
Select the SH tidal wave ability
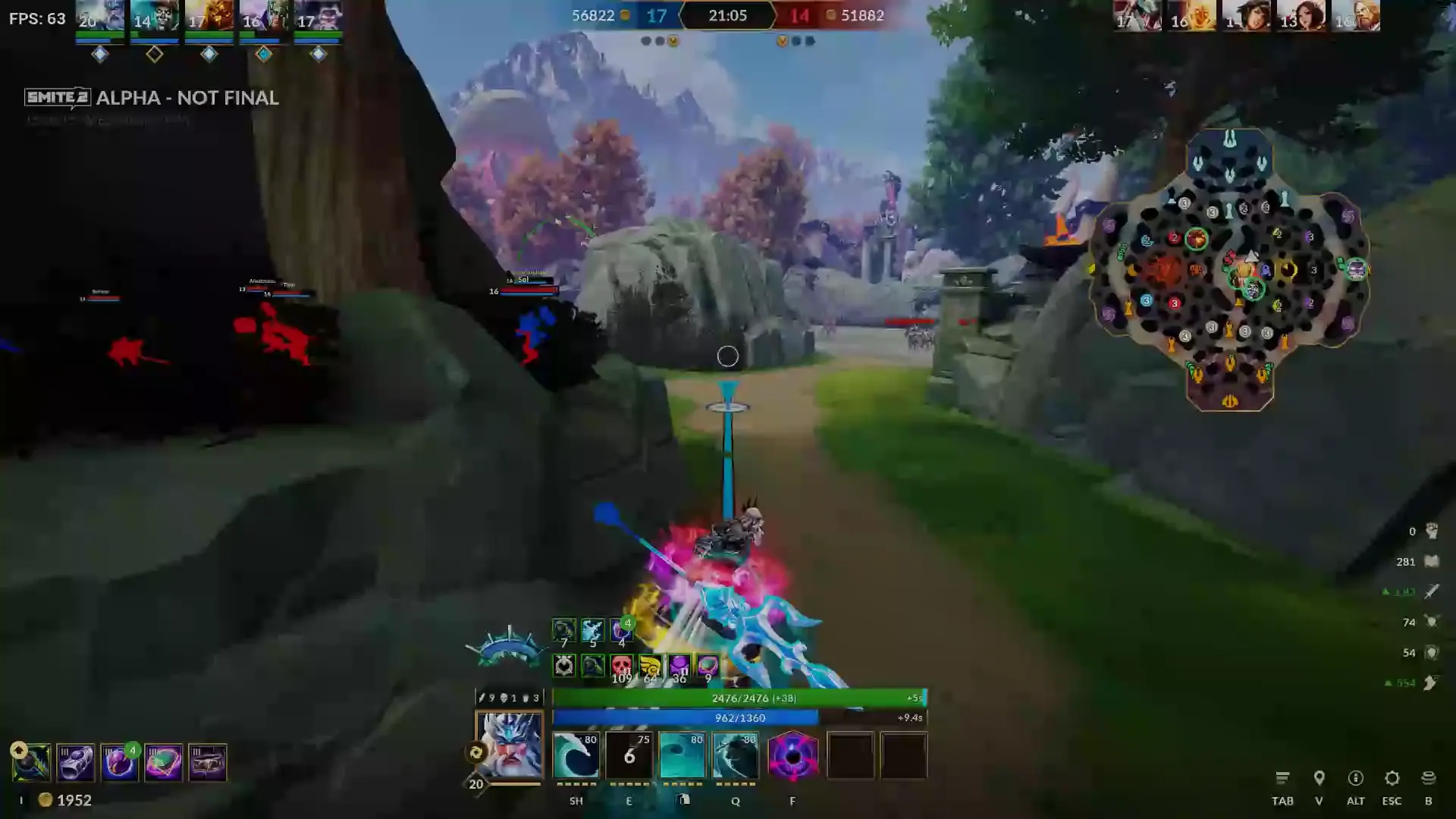pyautogui.click(x=576, y=755)
